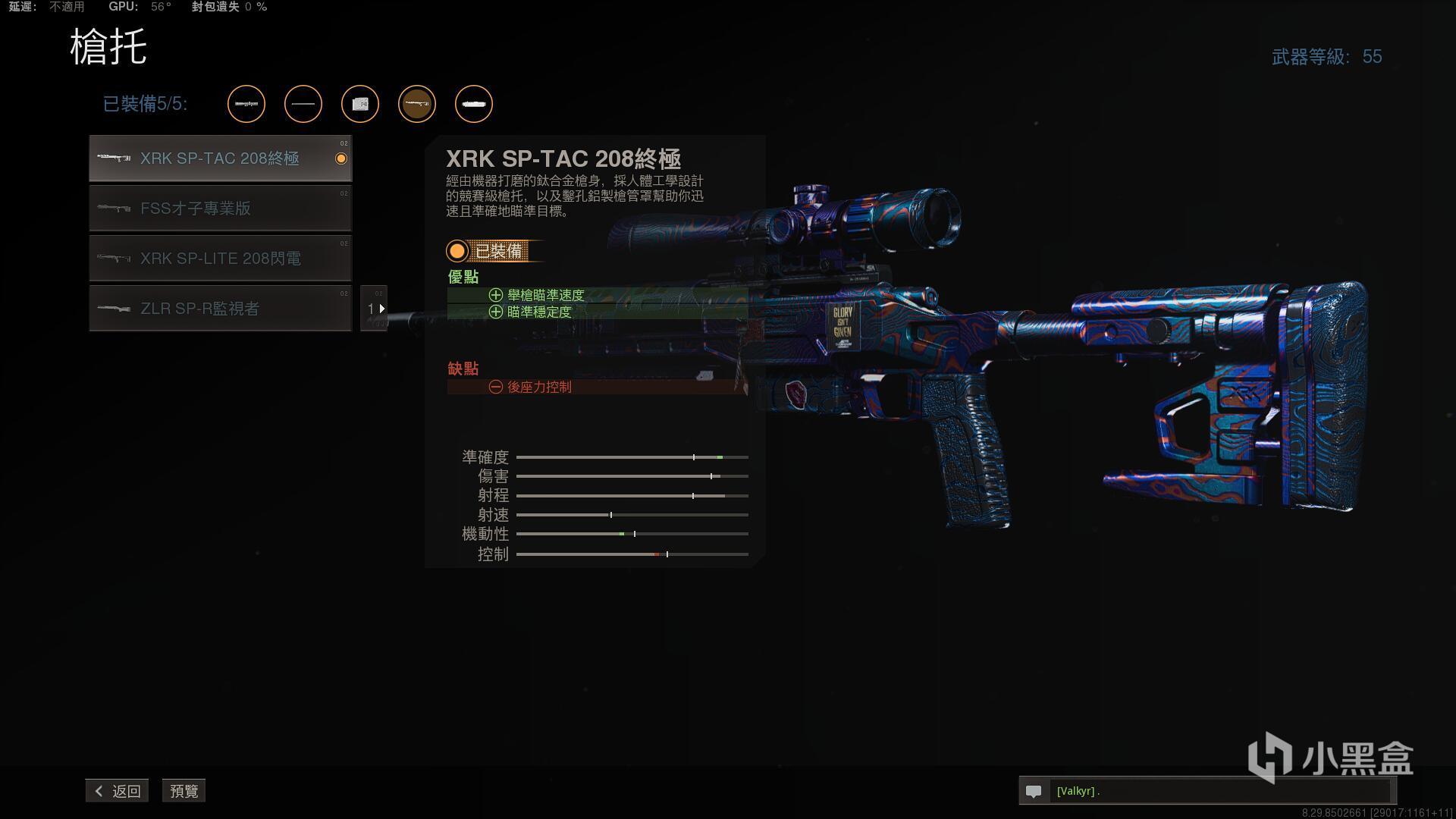Open the highlighted stock attachment slot
The width and height of the screenshot is (1456, 819).
point(417,104)
